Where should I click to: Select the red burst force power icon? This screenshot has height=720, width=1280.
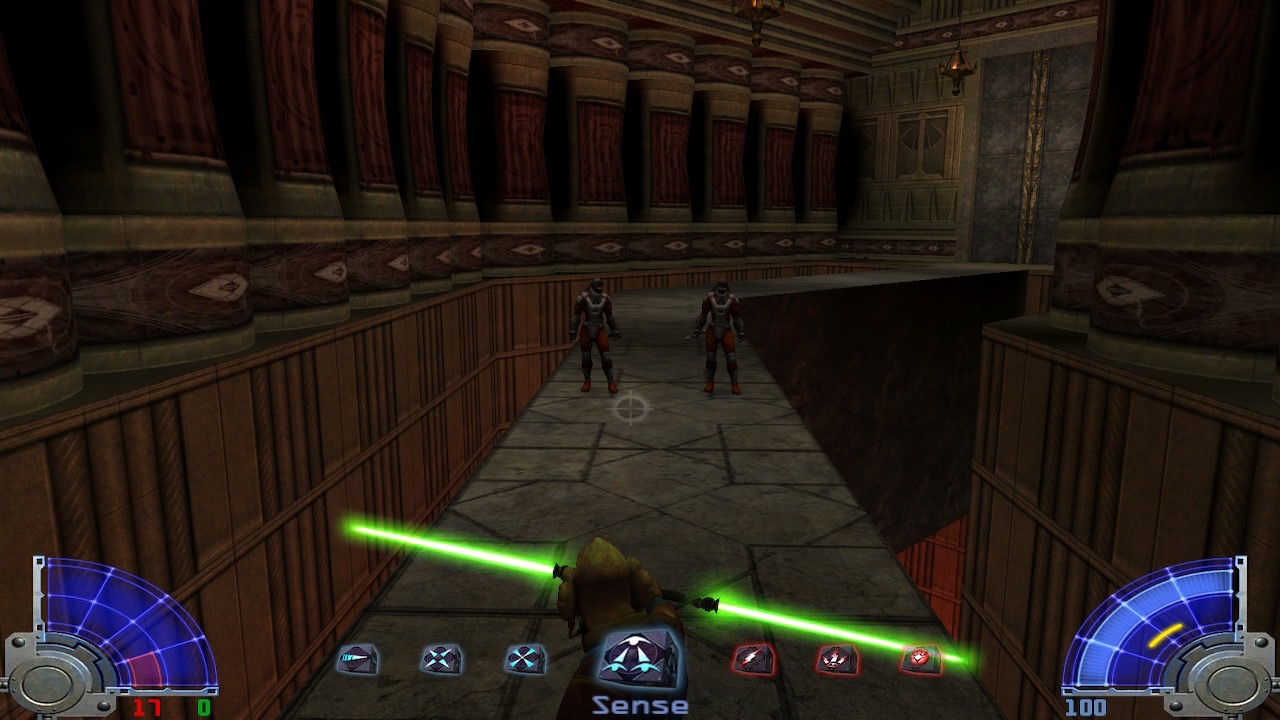pos(919,659)
